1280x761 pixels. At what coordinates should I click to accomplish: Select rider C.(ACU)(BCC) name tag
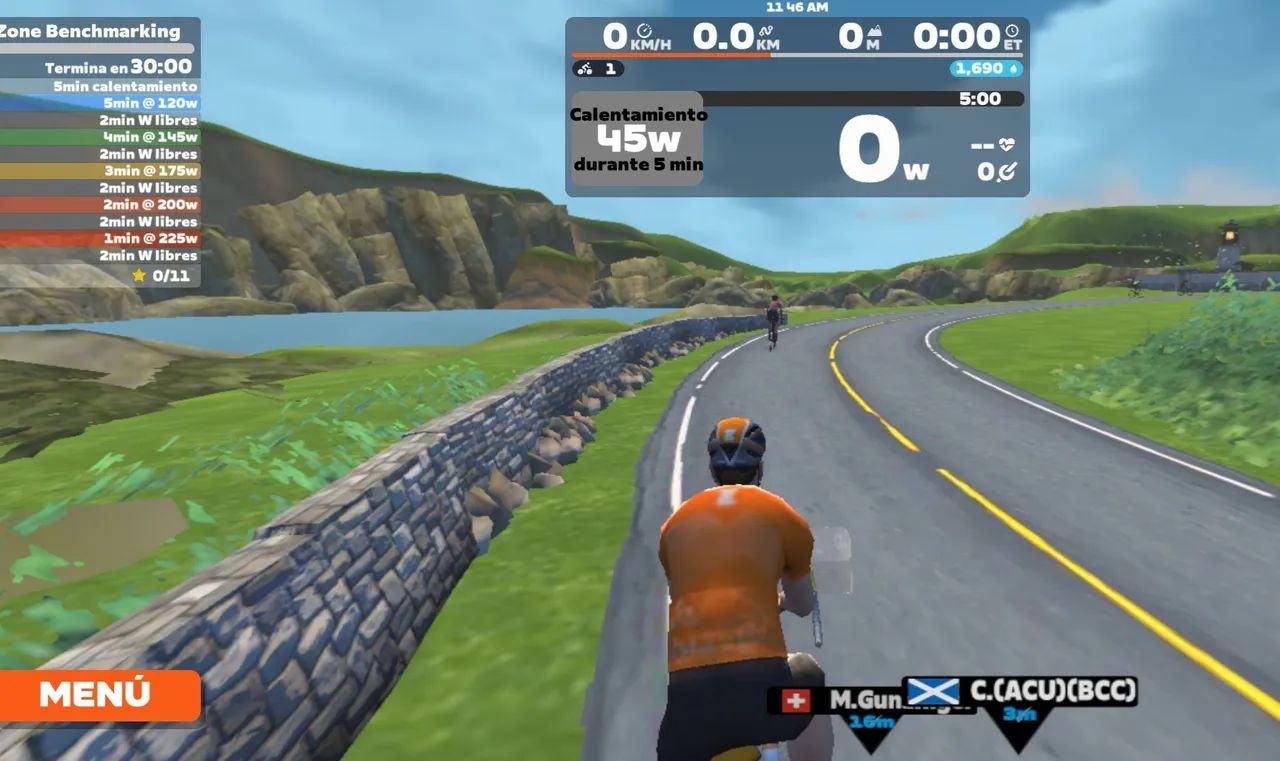(x=1022, y=691)
